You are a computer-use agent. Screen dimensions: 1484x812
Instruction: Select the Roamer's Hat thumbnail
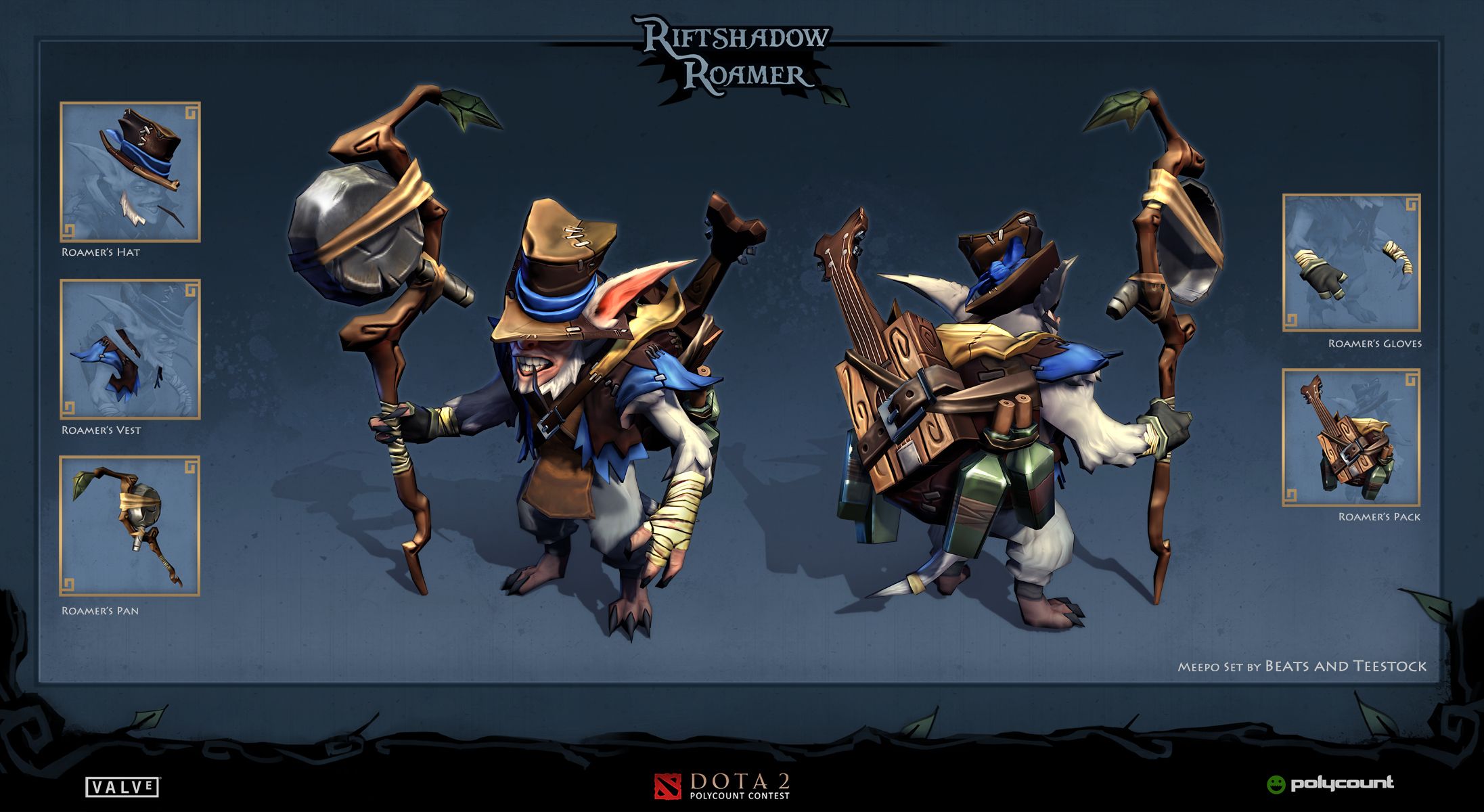[130, 172]
